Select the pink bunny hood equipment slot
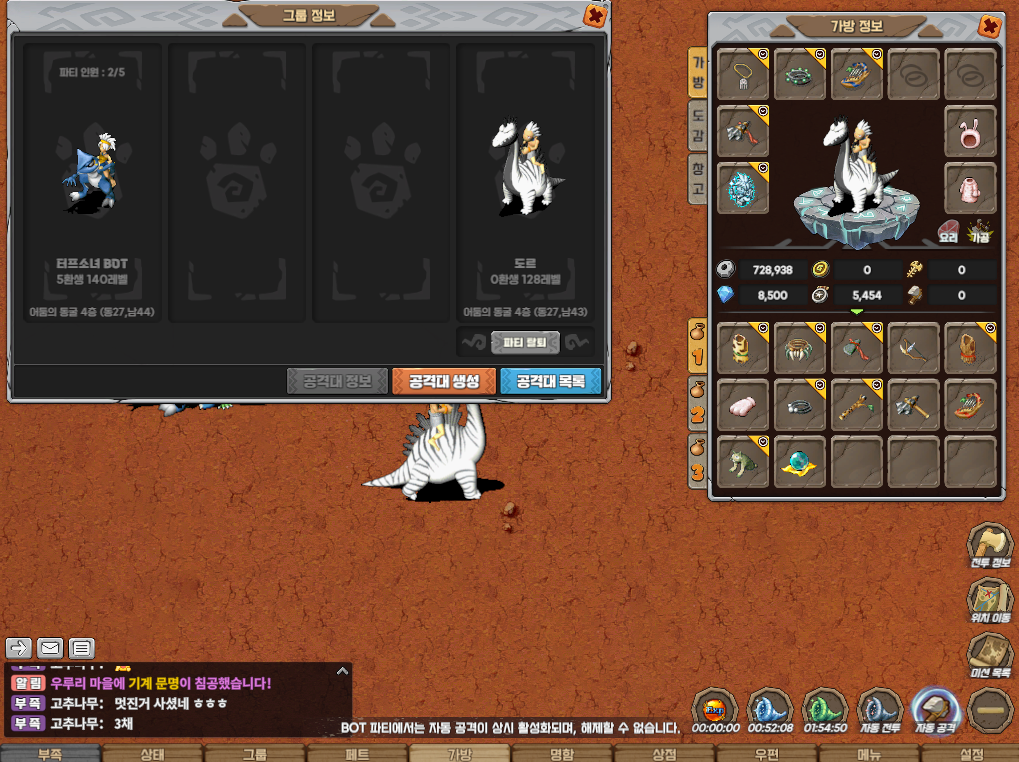Image resolution: width=1019 pixels, height=762 pixels. click(x=970, y=131)
